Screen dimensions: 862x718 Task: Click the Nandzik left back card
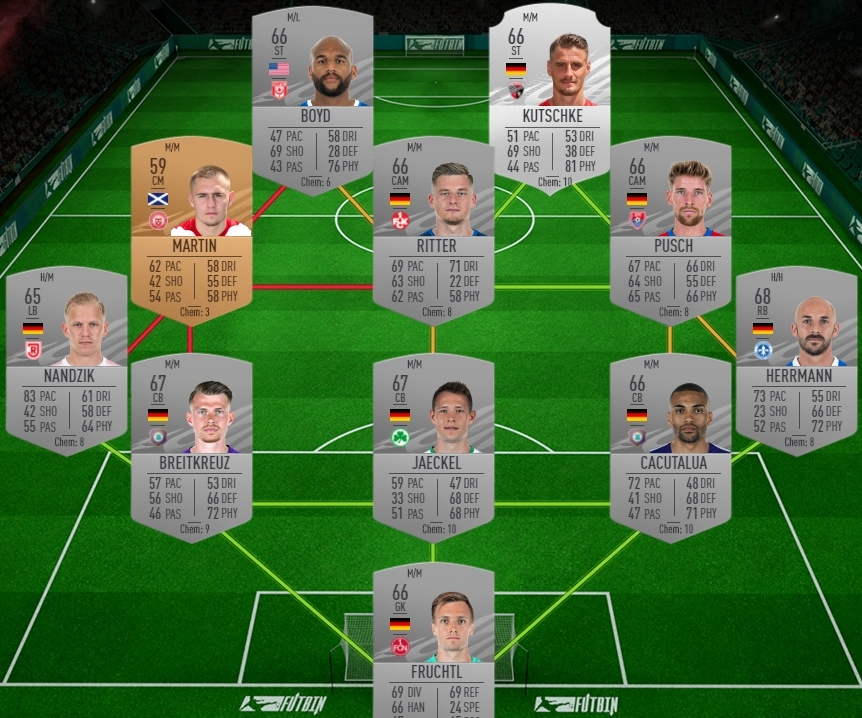[x=66, y=360]
